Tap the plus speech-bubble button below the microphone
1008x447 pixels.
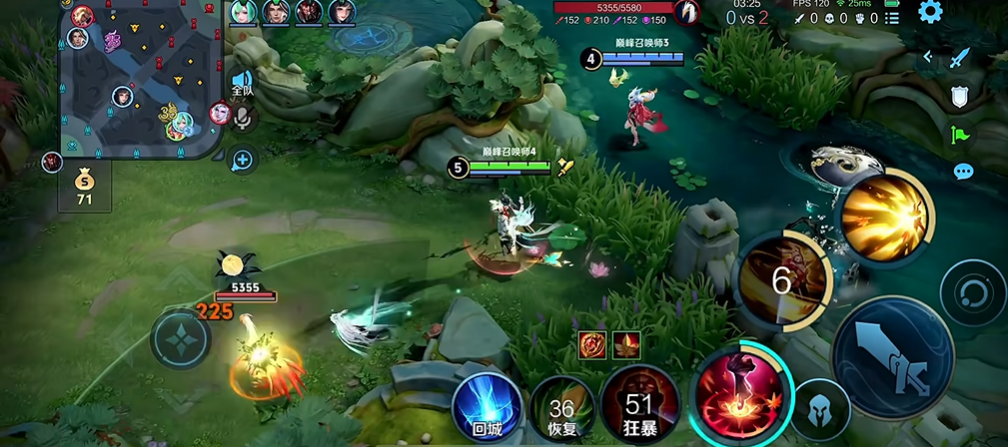243,158
